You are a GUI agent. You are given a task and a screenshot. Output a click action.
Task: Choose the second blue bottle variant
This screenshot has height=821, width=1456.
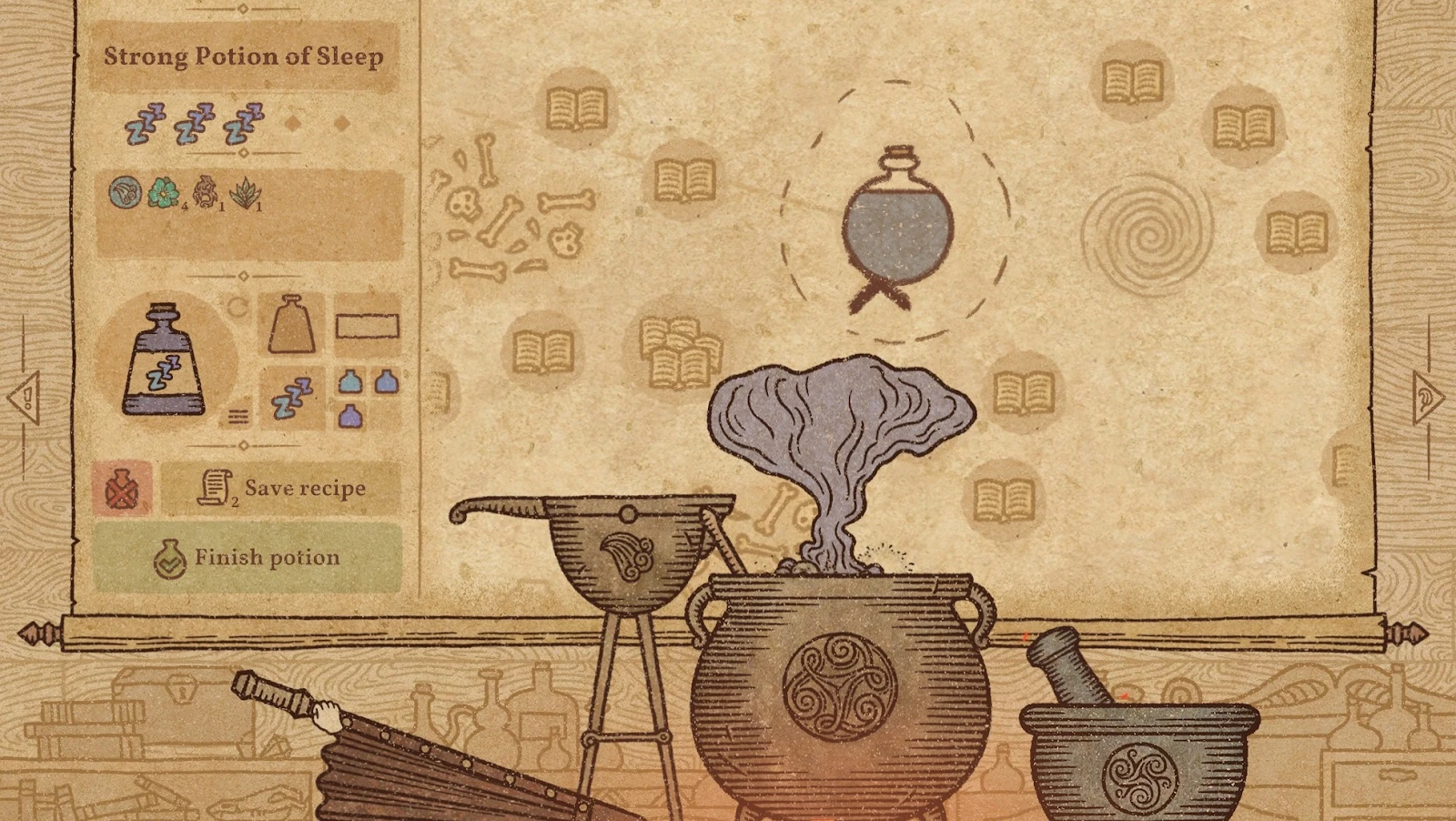(386, 382)
